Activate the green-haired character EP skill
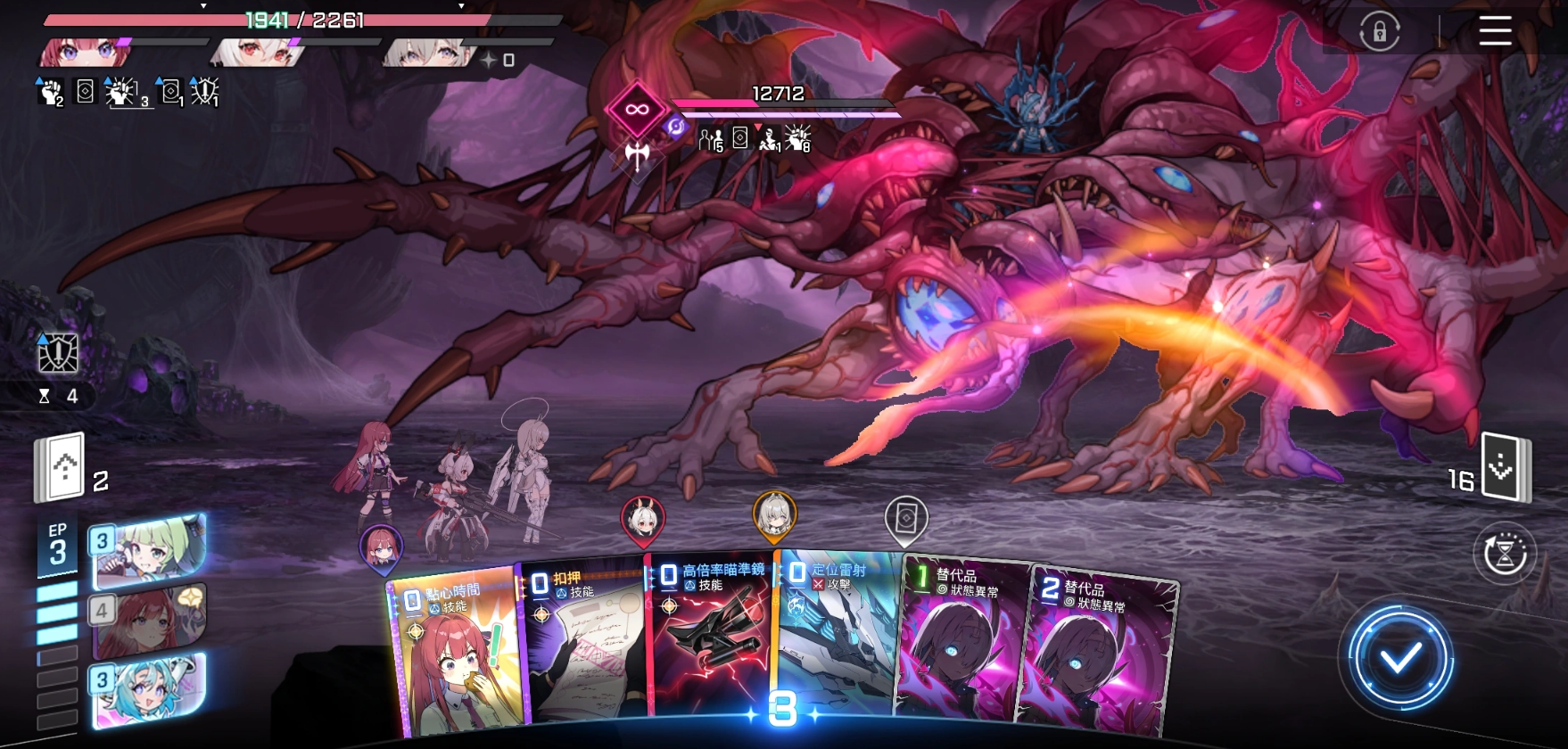This screenshot has height=749, width=1568. (x=149, y=550)
